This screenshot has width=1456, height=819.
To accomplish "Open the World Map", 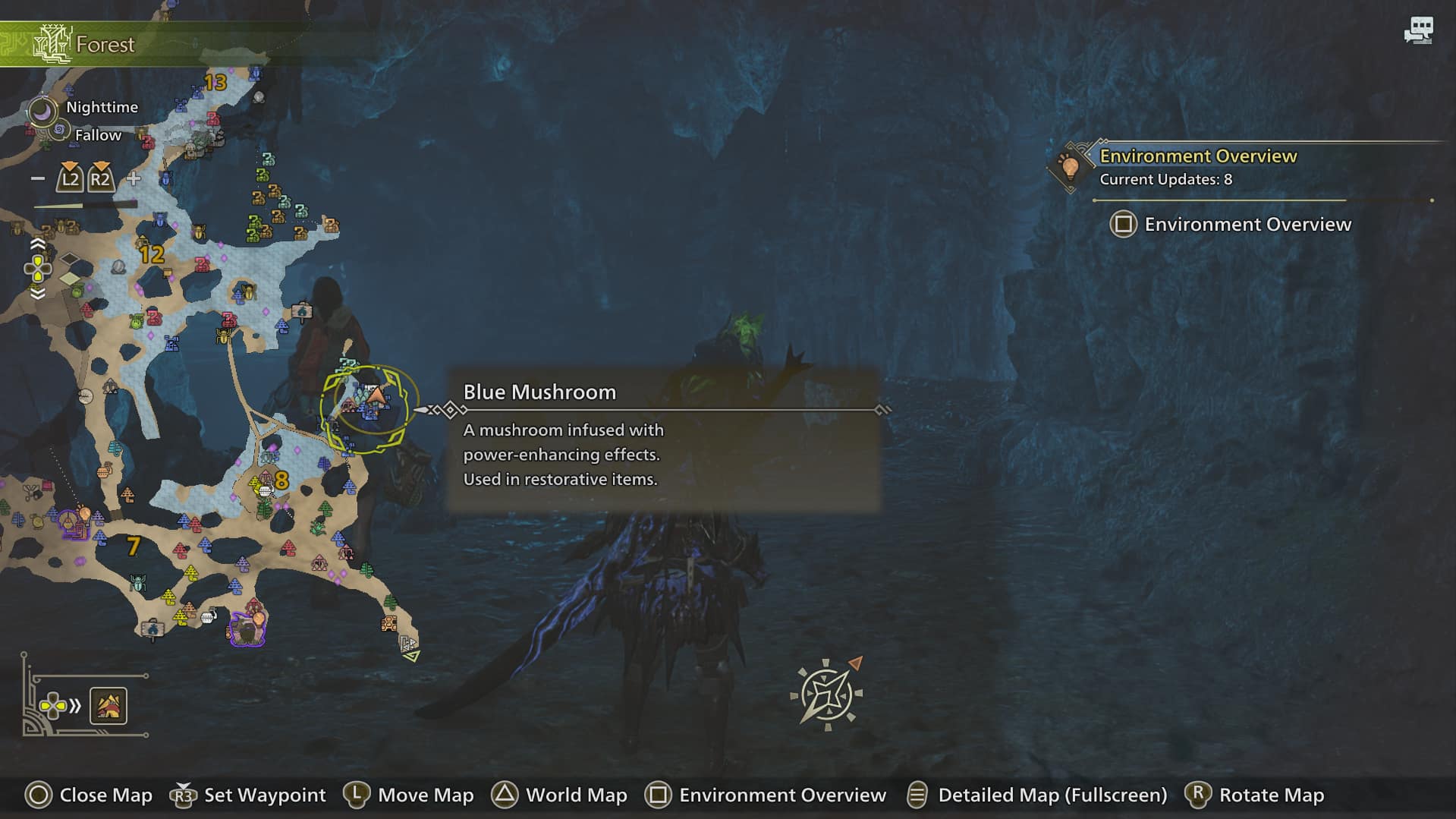I will point(559,795).
